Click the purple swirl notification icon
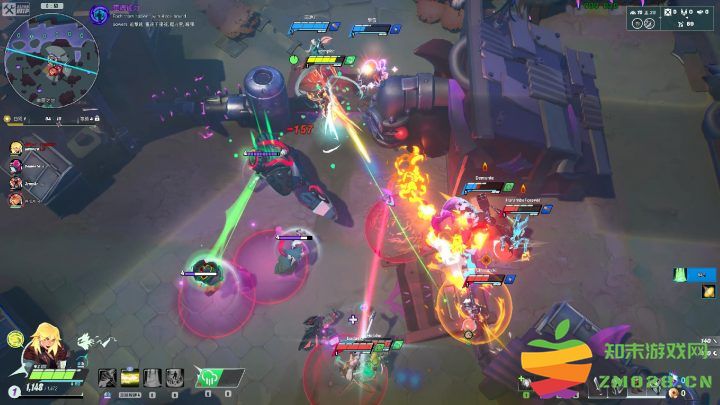The image size is (720, 405). click(98, 13)
